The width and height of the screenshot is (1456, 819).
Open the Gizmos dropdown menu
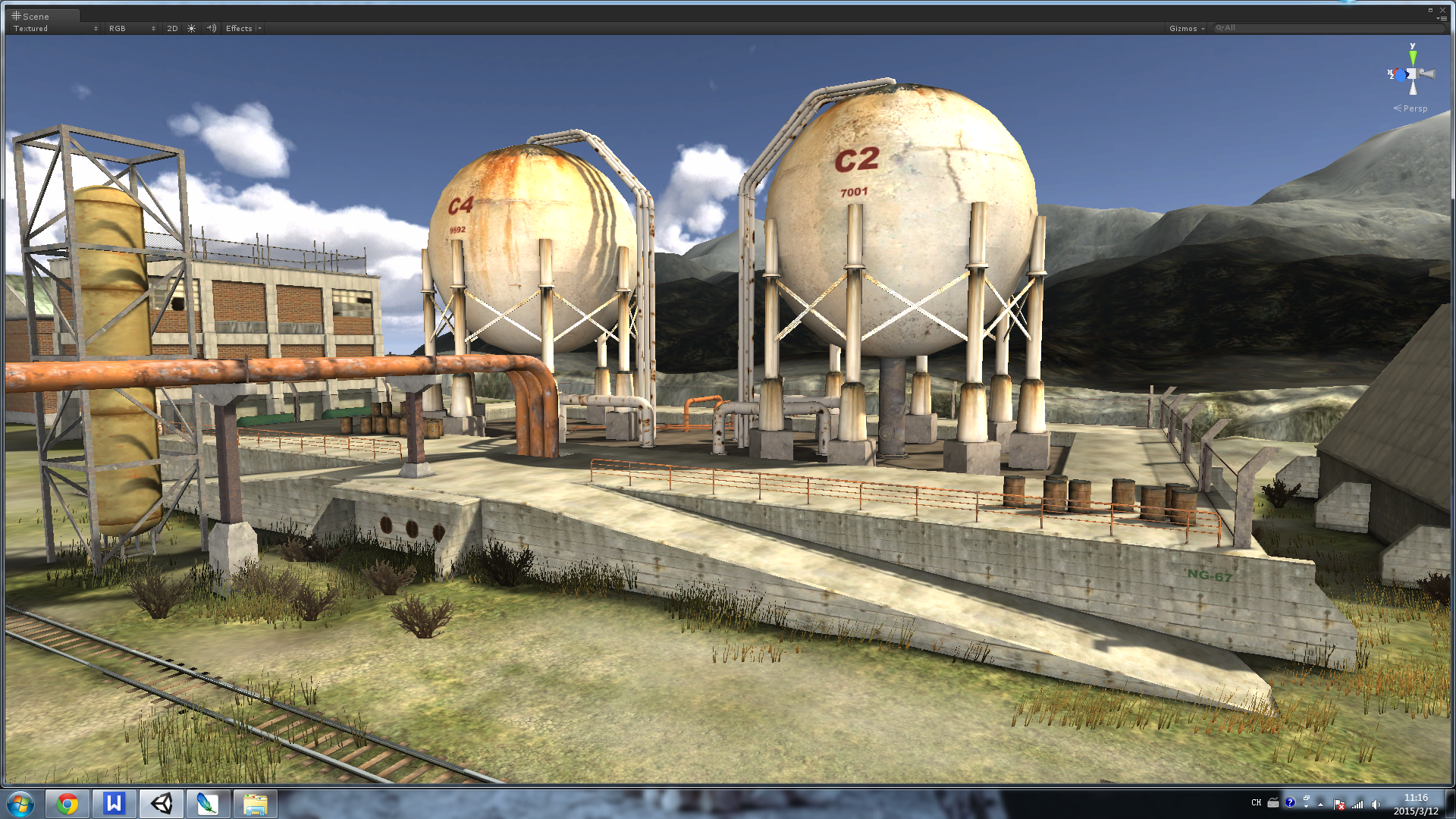1186,29
